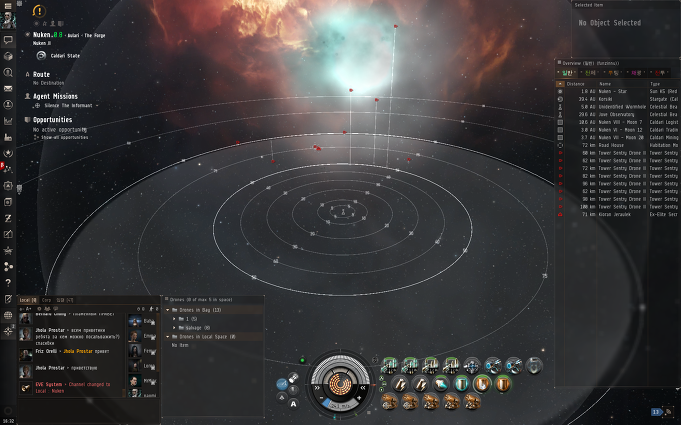The image size is (681, 425).
Task: Select Korza Jerautek row in overview
Action: (612, 215)
